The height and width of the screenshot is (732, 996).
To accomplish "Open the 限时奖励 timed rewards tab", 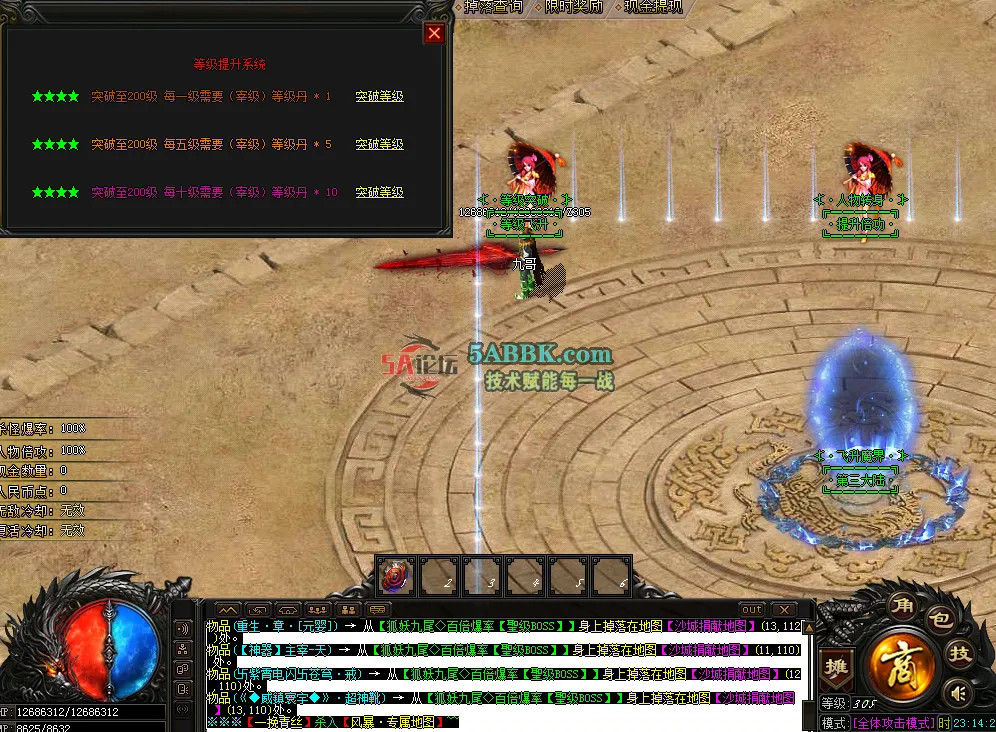I will 574,6.
